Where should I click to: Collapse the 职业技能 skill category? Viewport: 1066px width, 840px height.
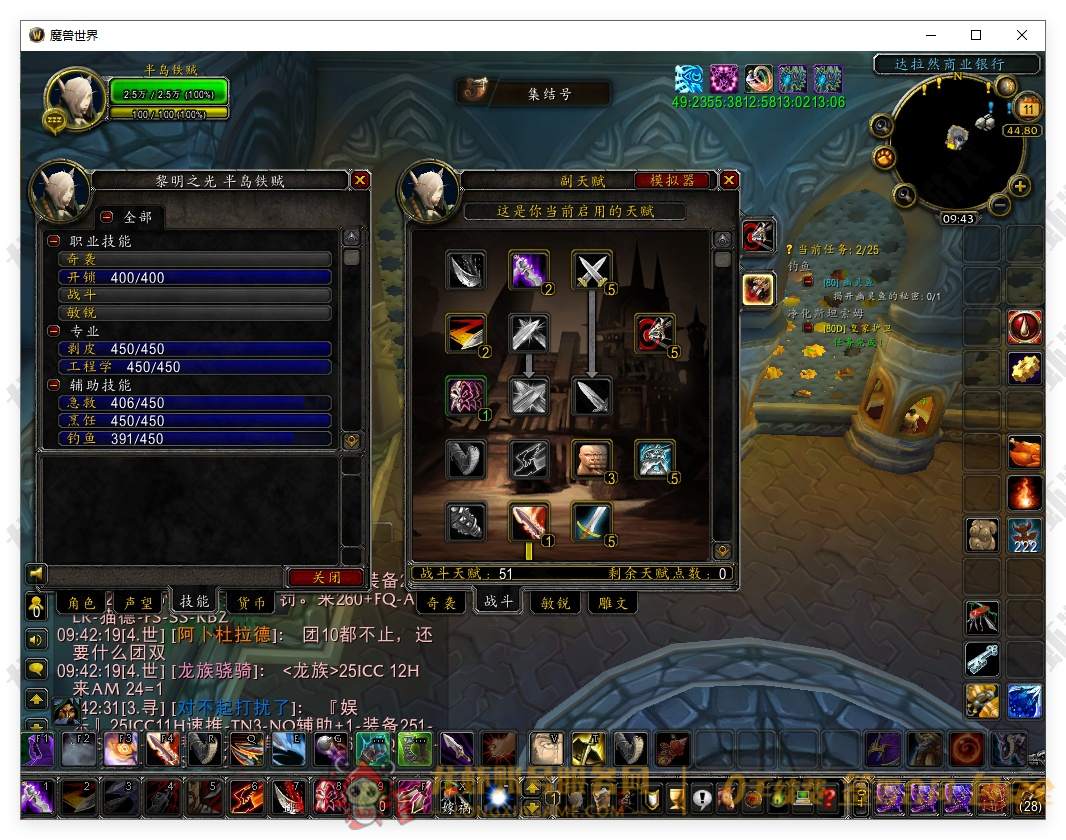(54, 241)
